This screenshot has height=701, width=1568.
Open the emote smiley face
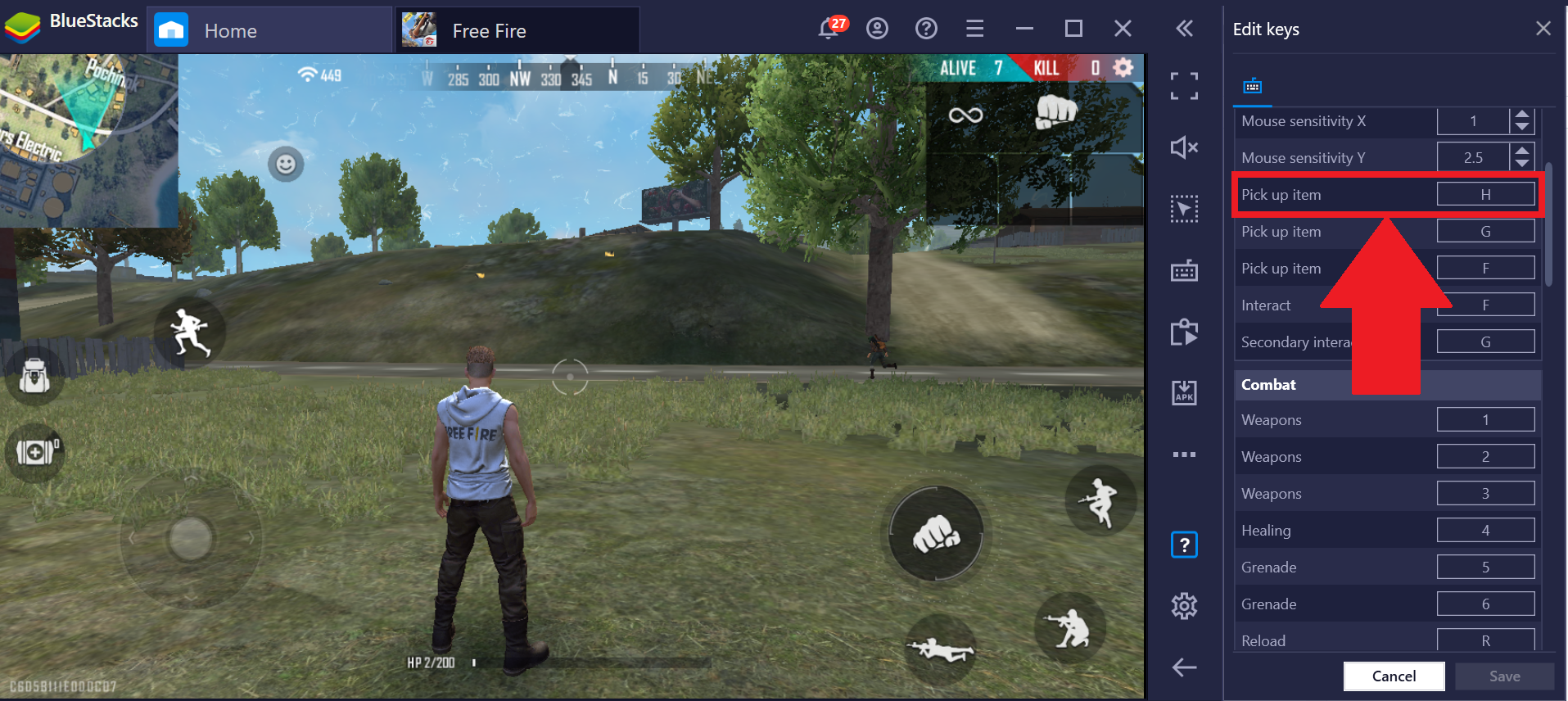pyautogui.click(x=286, y=165)
